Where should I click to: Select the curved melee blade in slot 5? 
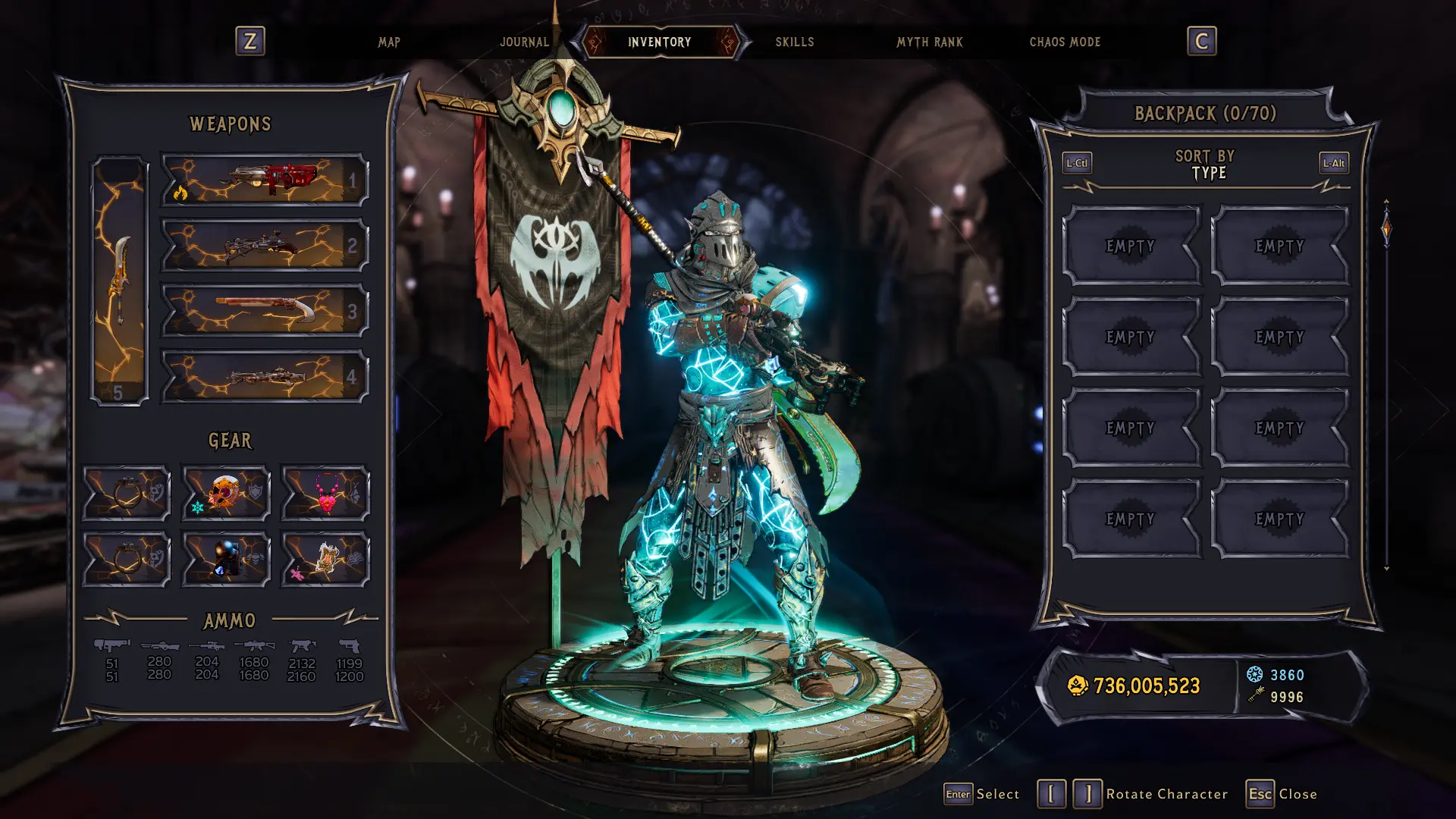(120, 281)
